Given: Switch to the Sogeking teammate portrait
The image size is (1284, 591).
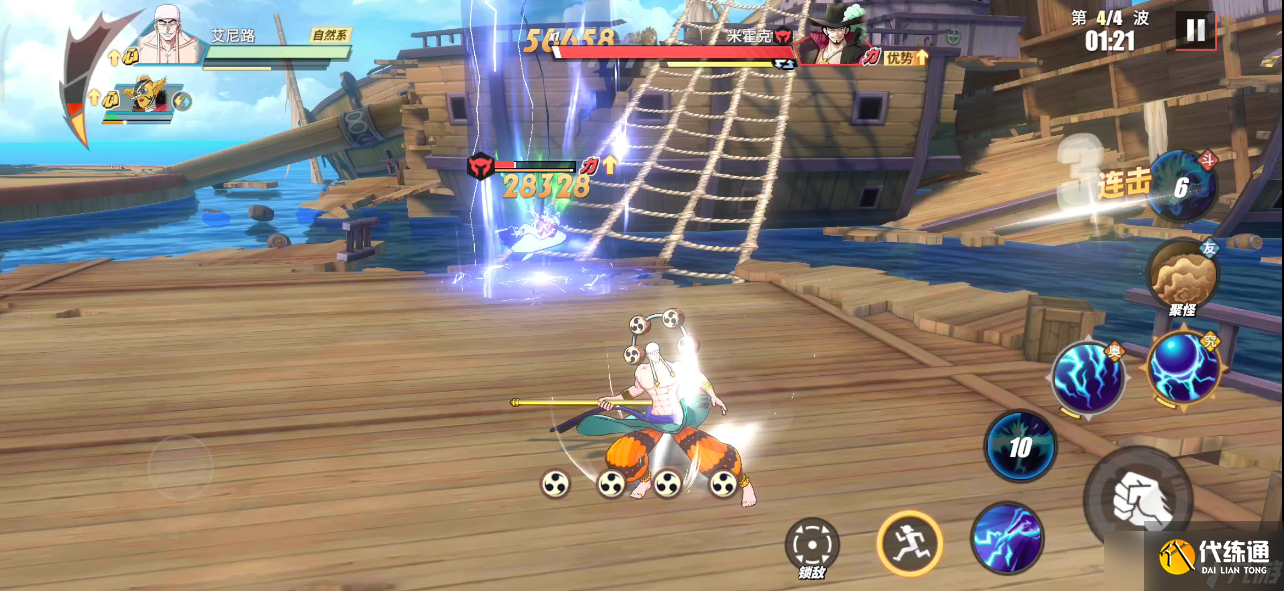Looking at the screenshot, I should point(147,97).
